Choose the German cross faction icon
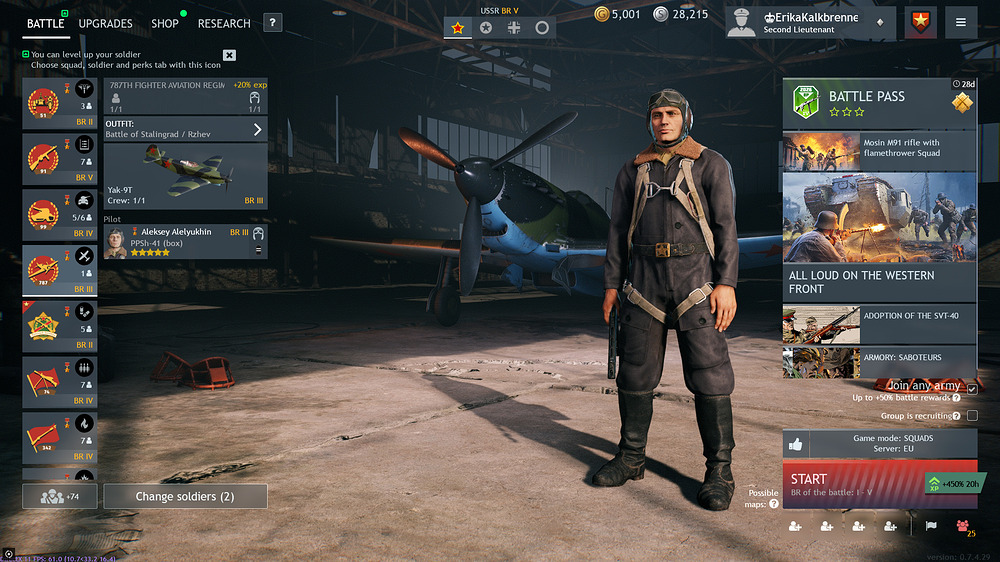 (514, 28)
